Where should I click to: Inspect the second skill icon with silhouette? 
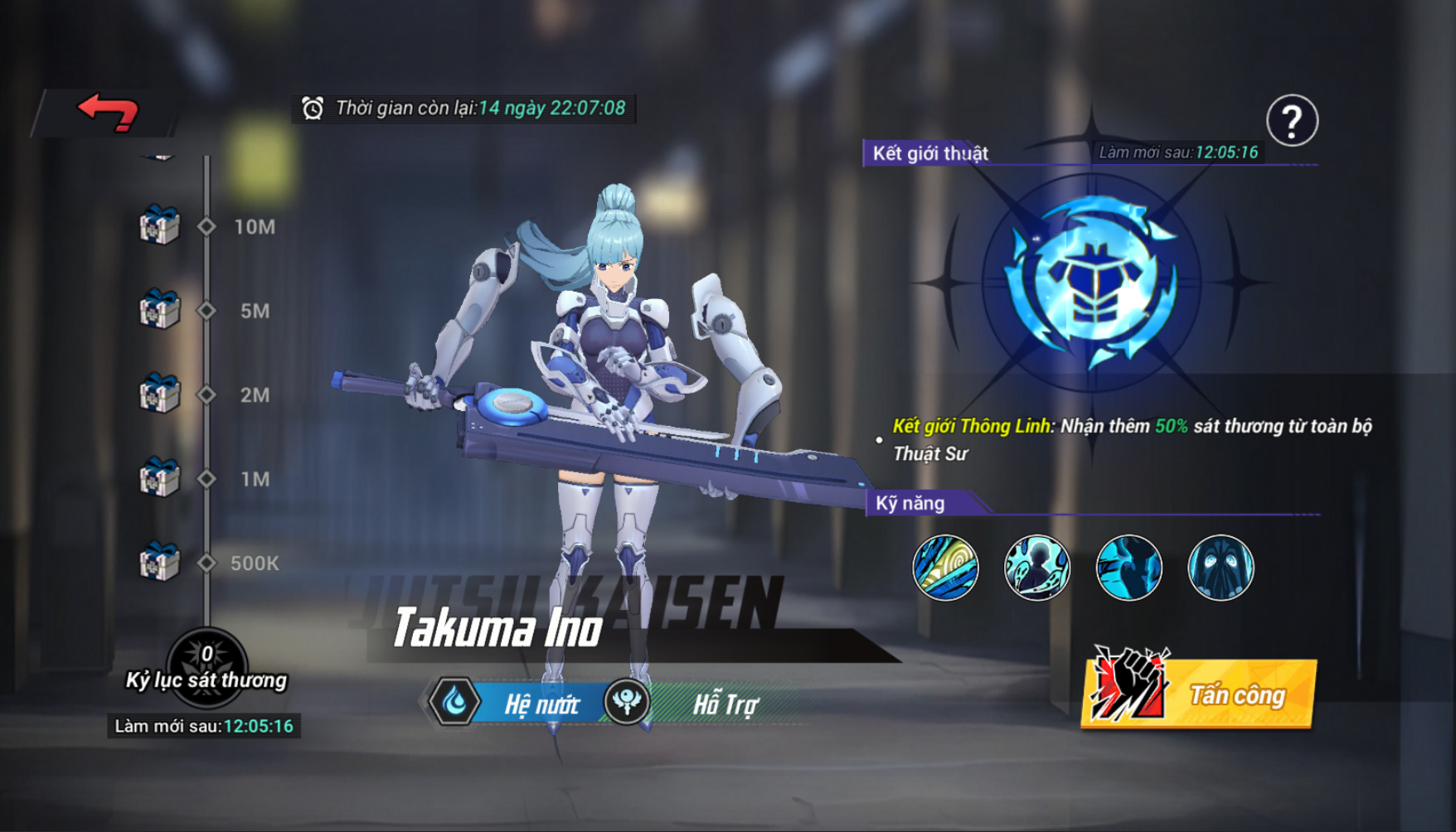(x=1036, y=568)
